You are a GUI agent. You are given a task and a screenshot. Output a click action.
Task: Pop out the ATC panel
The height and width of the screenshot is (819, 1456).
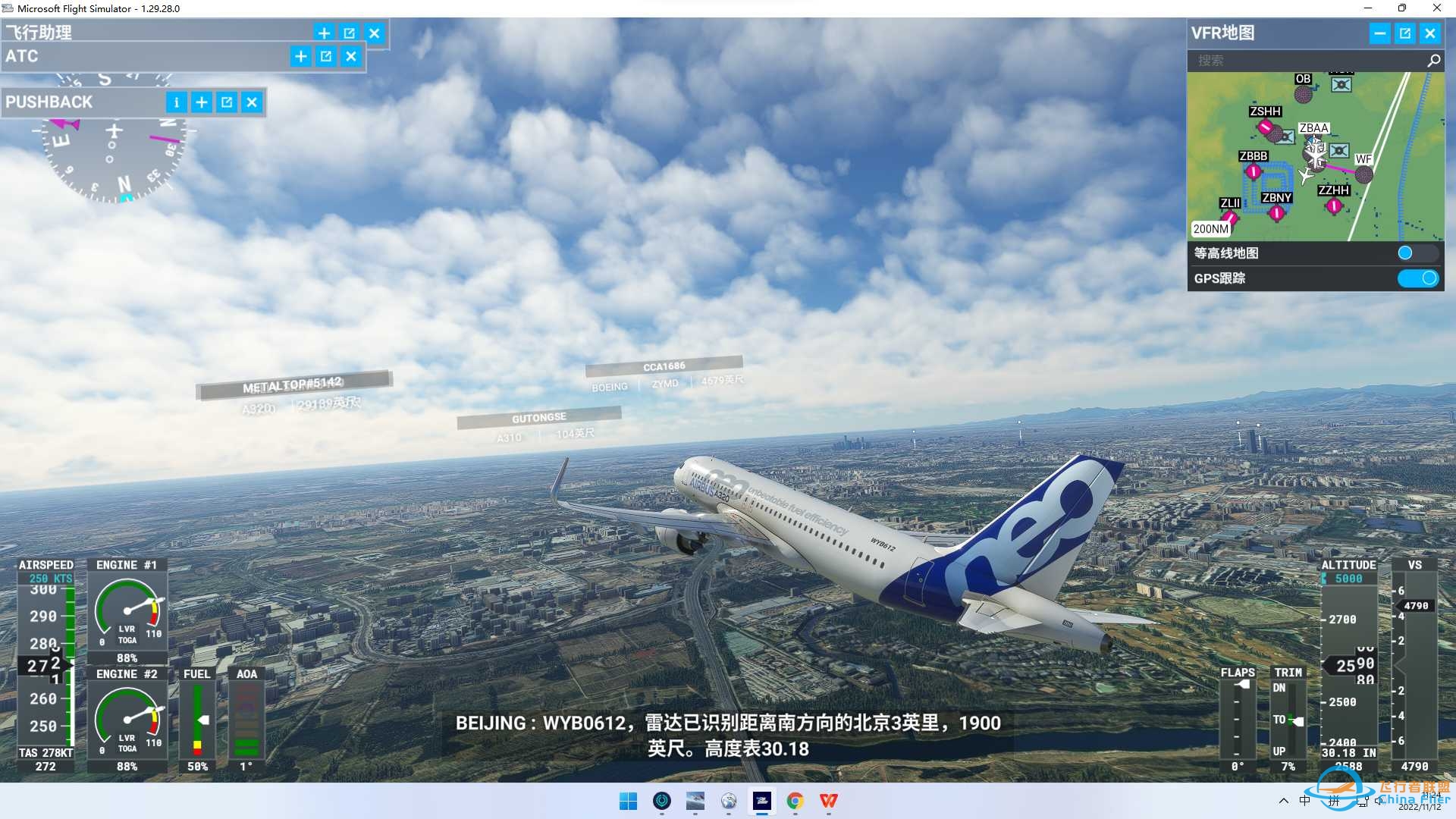coord(325,56)
